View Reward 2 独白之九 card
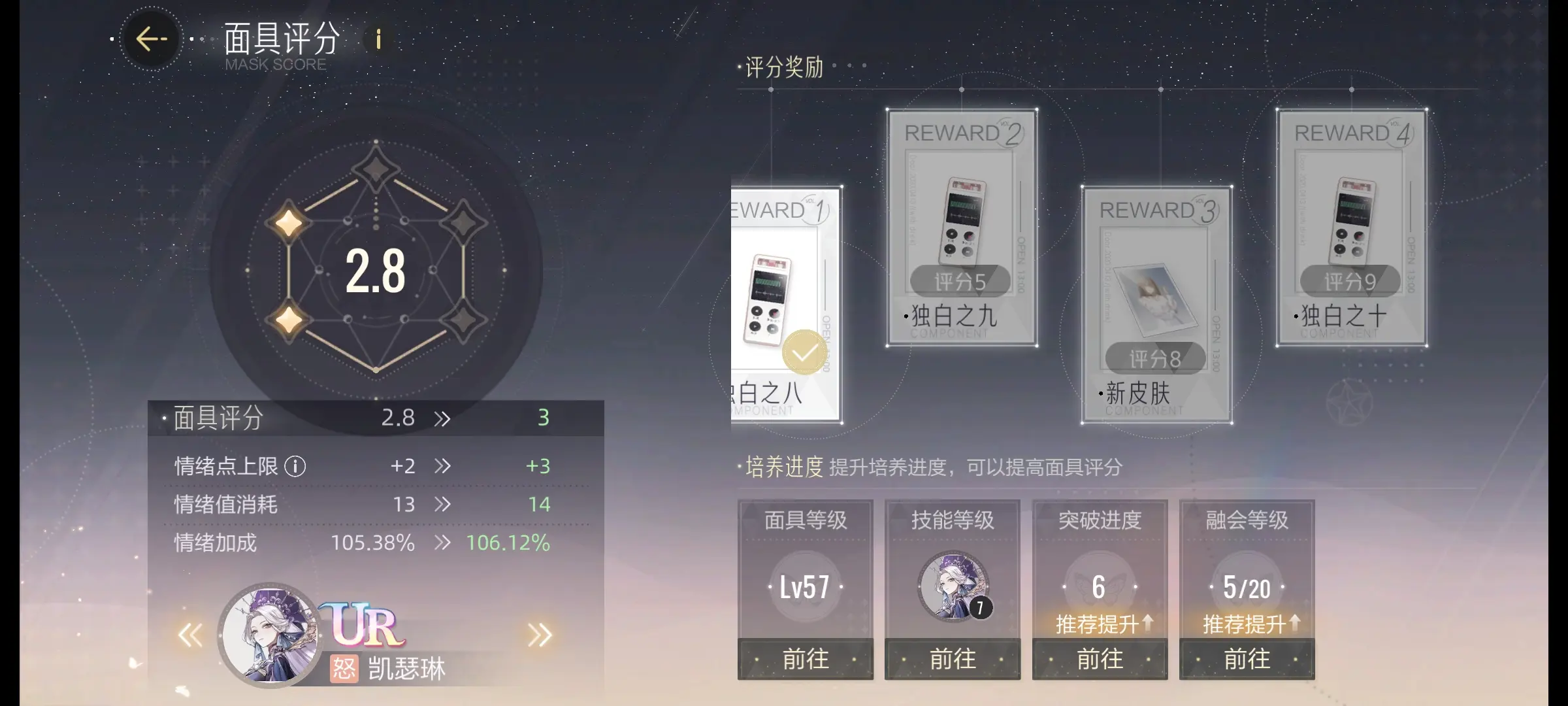This screenshot has height=706, width=1568. pyautogui.click(x=961, y=227)
